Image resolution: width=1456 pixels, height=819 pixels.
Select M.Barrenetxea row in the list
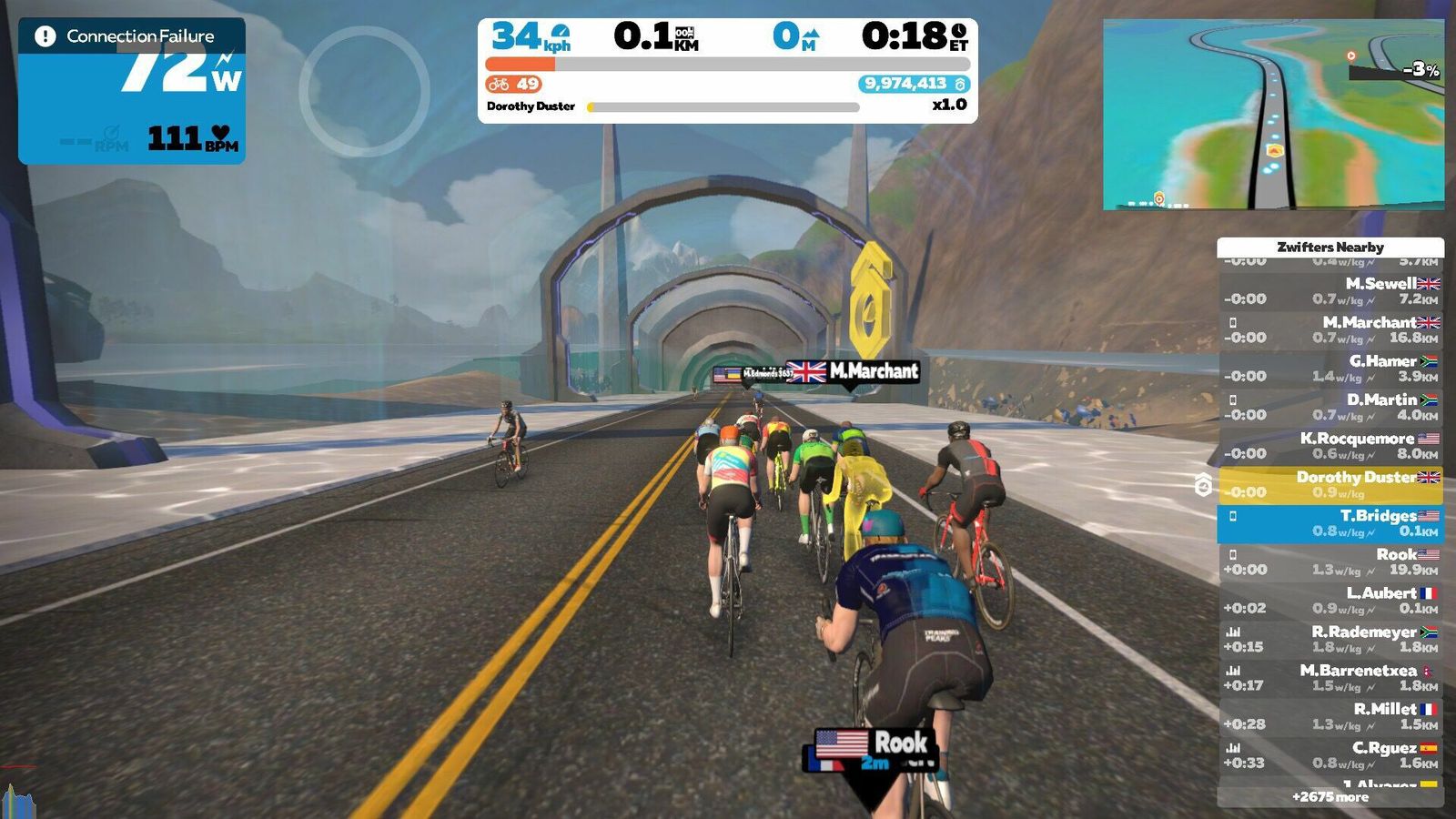click(1330, 678)
